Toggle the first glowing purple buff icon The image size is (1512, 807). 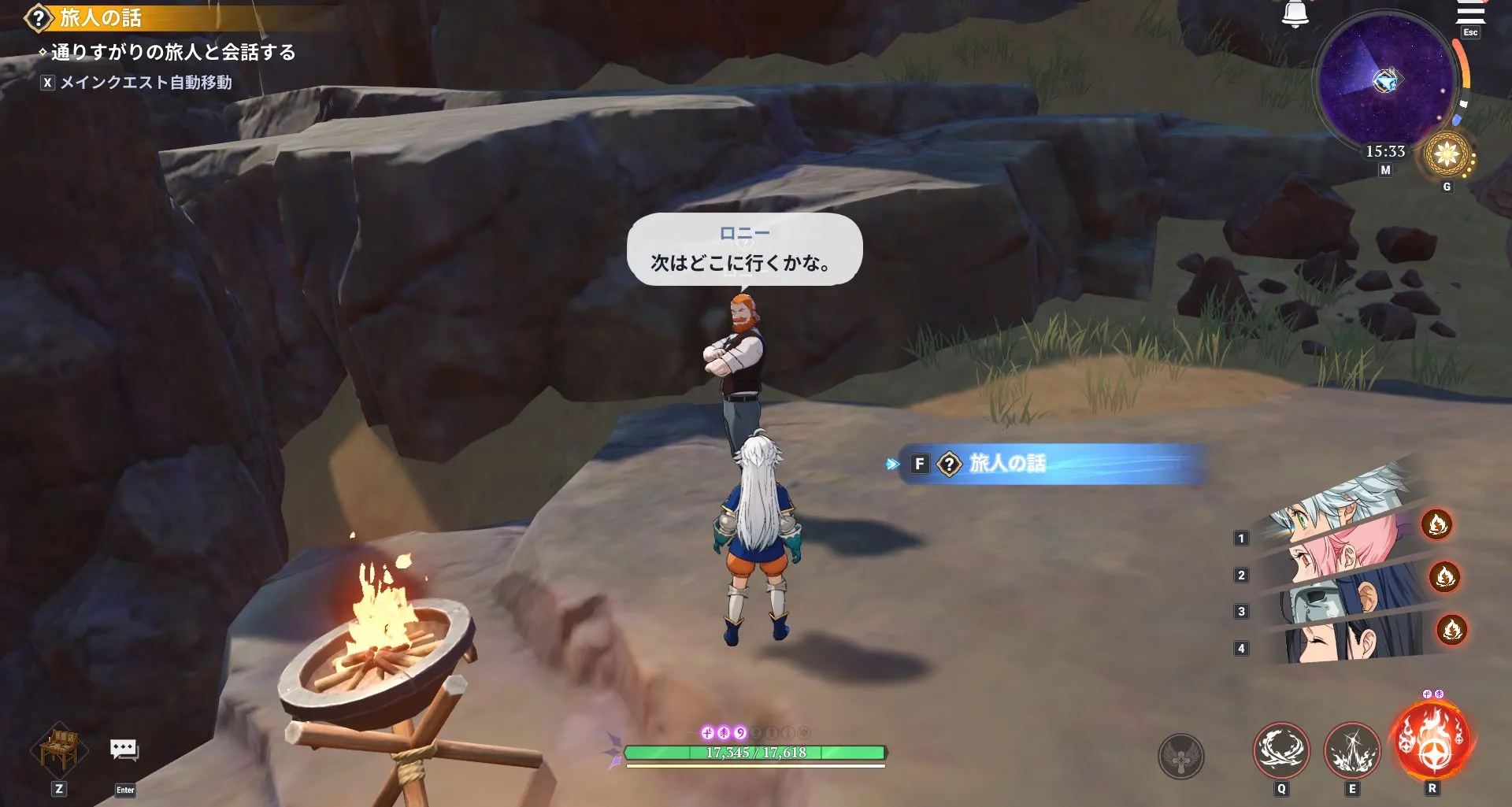click(707, 732)
